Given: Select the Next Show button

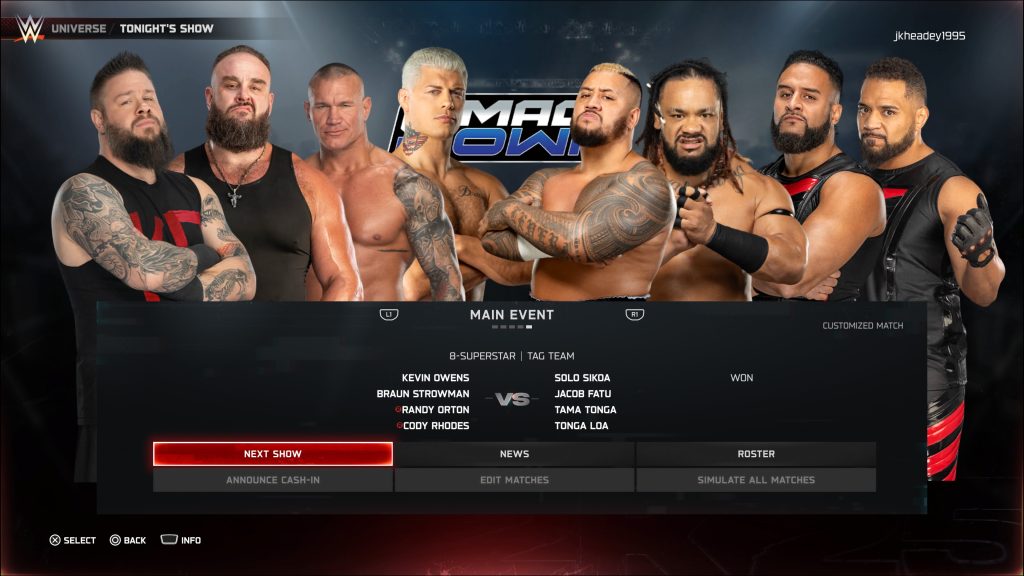Looking at the screenshot, I should coord(272,454).
